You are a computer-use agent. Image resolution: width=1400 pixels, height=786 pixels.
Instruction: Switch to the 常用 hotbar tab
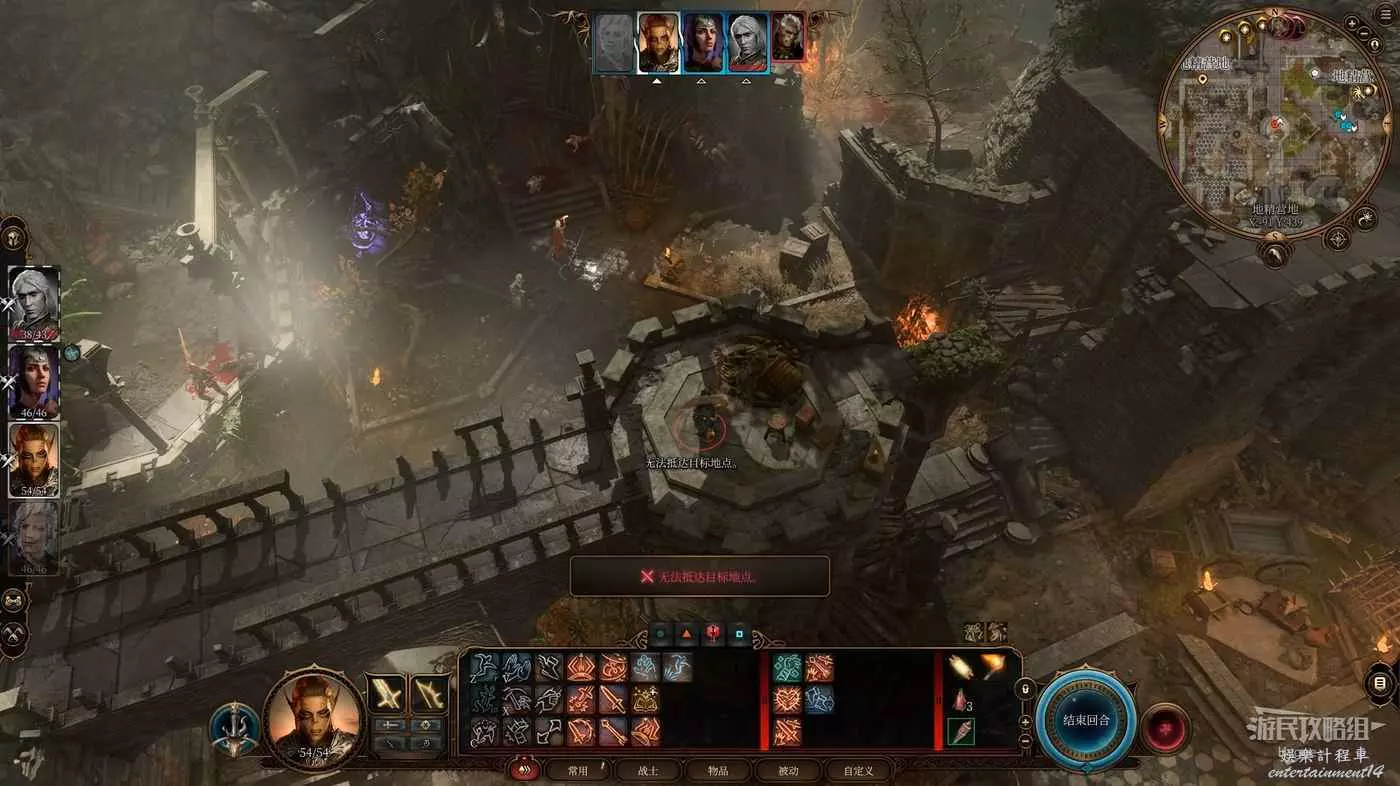tap(577, 770)
